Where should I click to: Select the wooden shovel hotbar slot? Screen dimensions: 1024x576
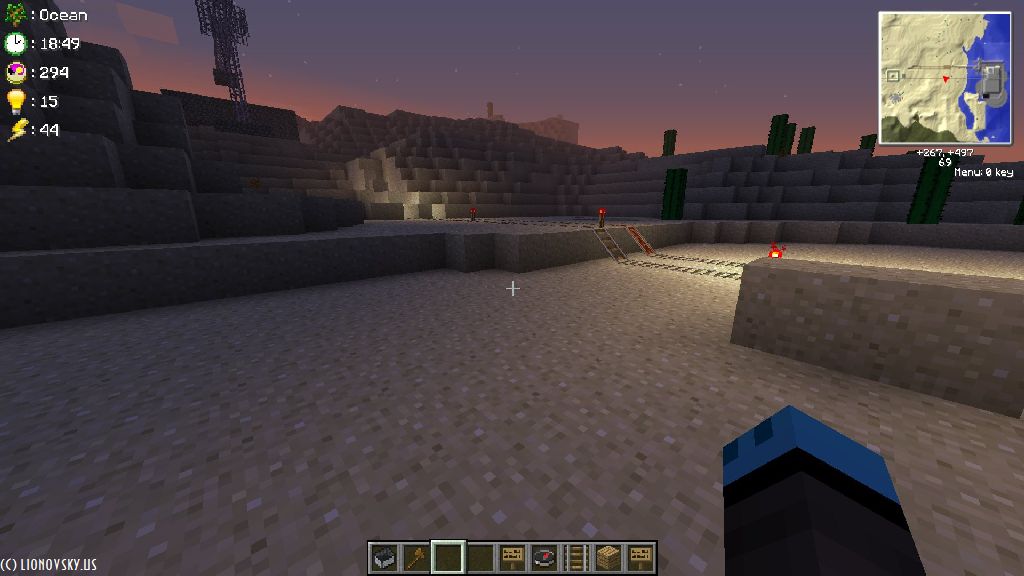[x=415, y=557]
